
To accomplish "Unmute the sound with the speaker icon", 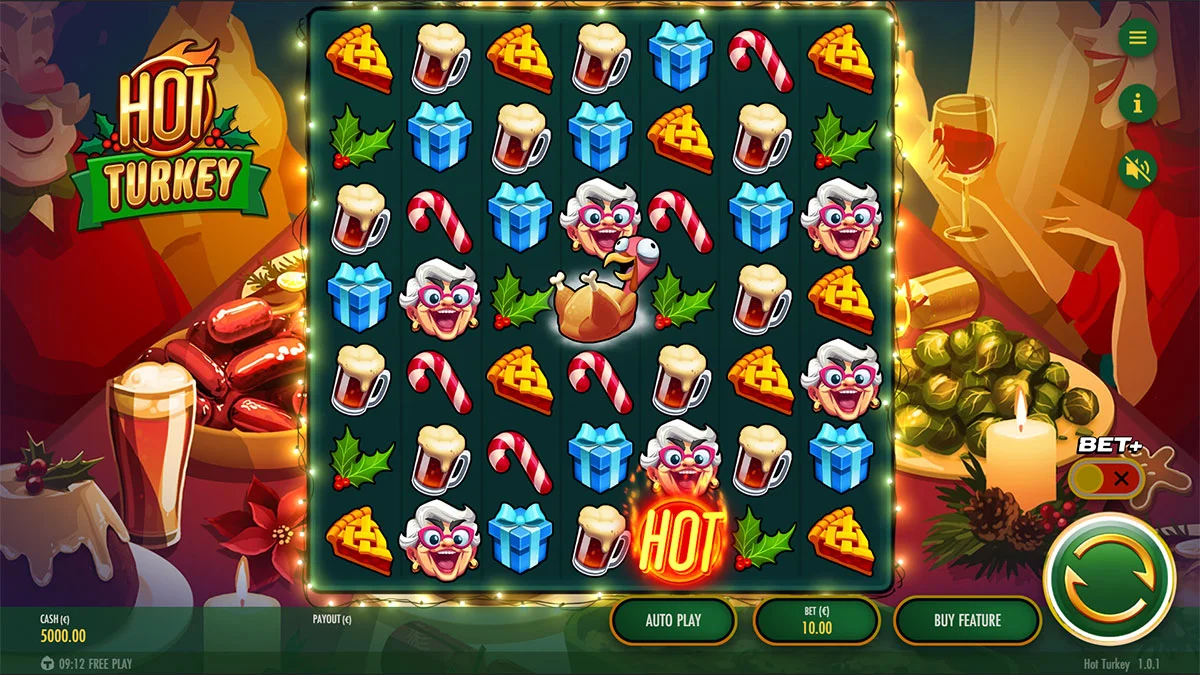I will (1137, 168).
